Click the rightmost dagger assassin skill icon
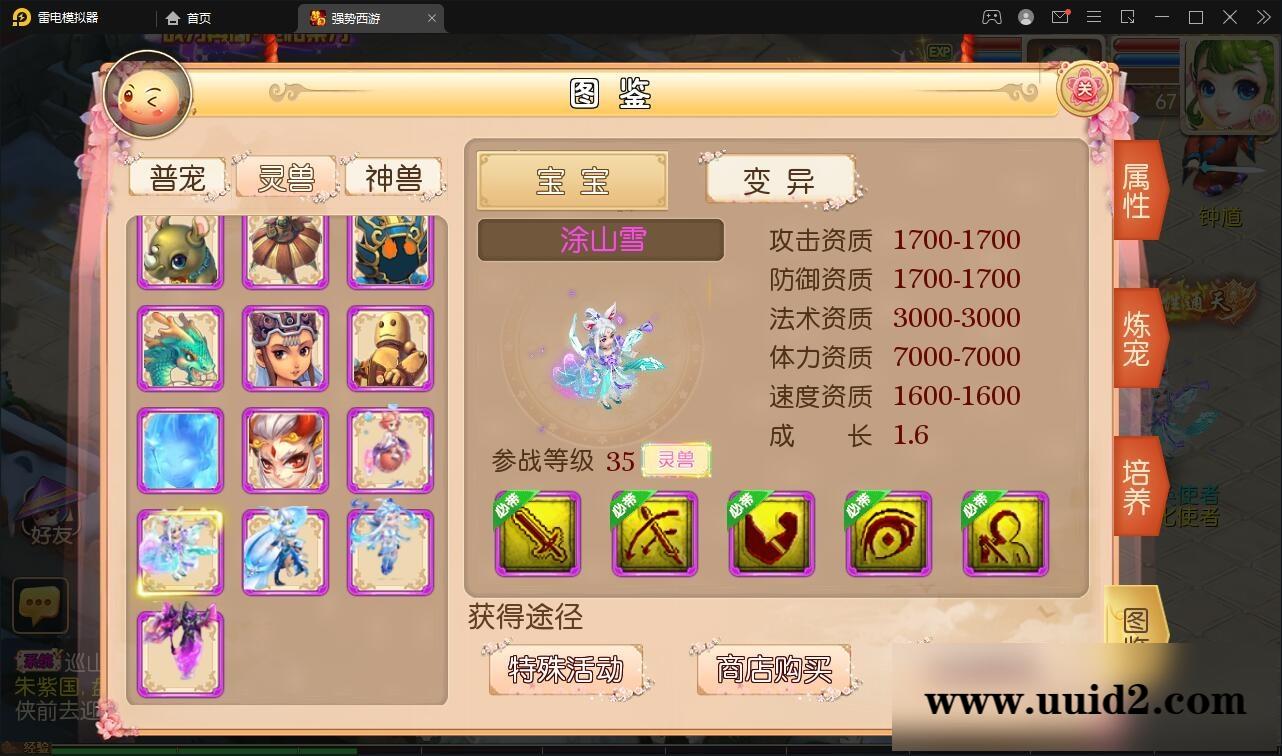1282x756 pixels. click(1005, 535)
